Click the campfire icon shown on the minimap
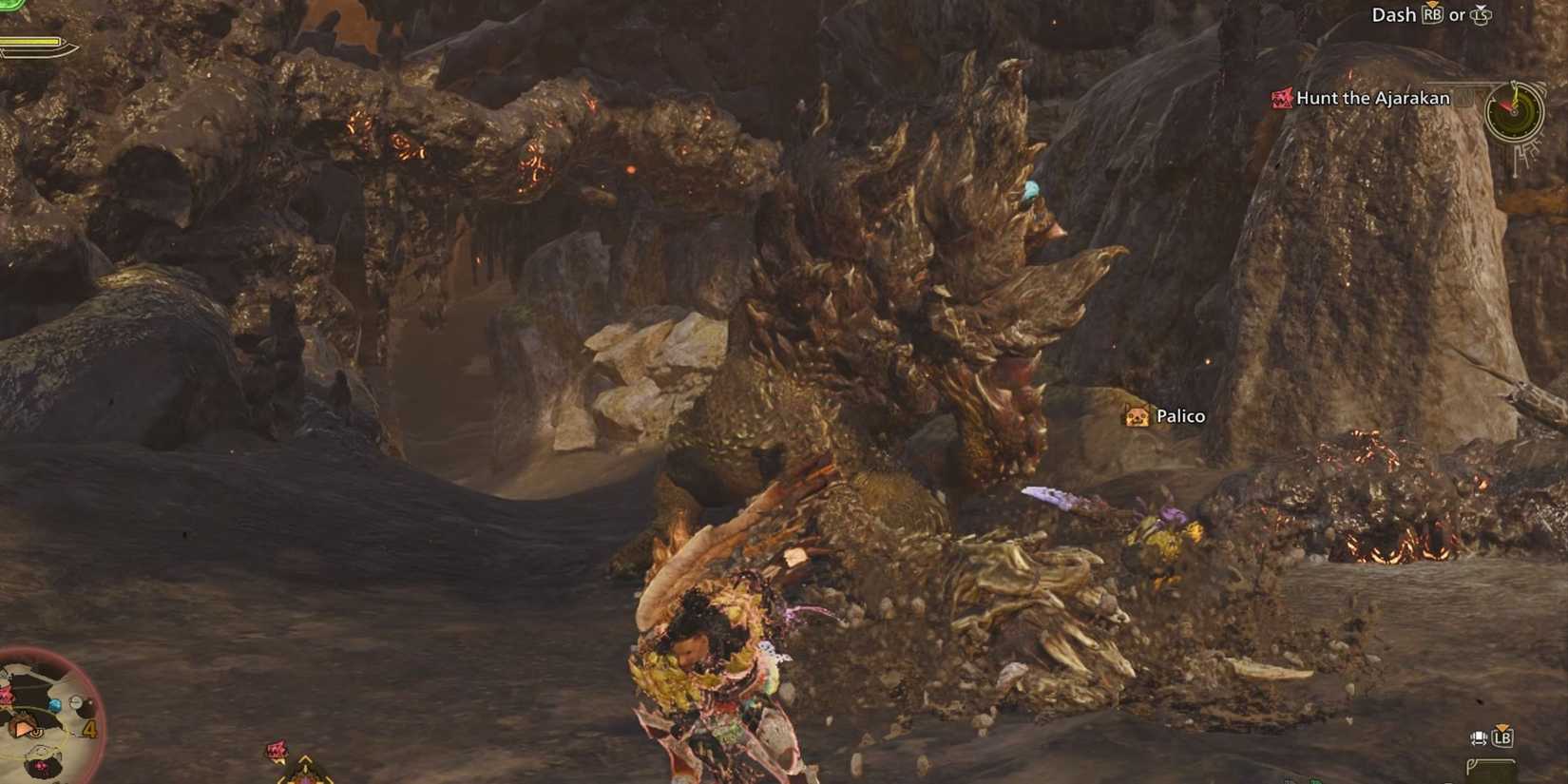Viewport: 1568px width, 784px height. coord(22,728)
